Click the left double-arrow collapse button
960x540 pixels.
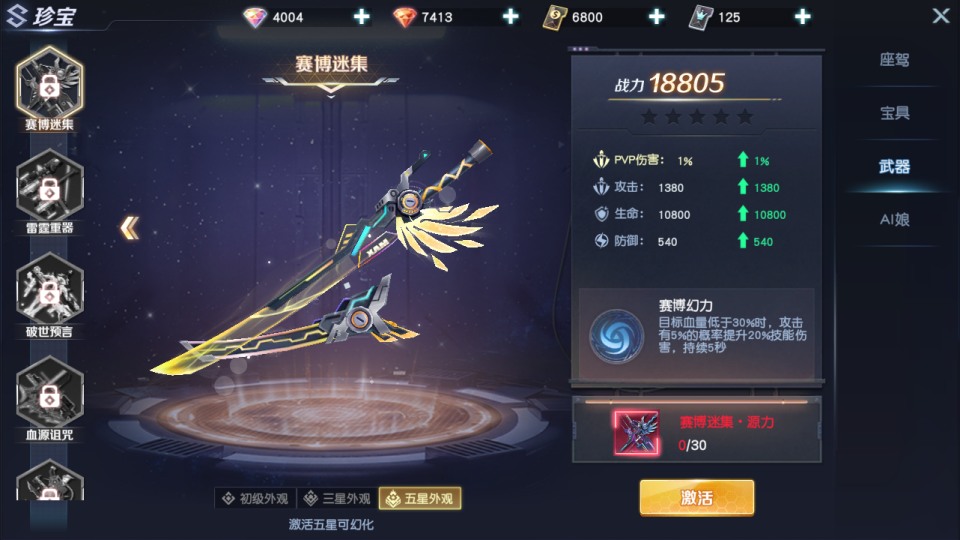(x=130, y=228)
